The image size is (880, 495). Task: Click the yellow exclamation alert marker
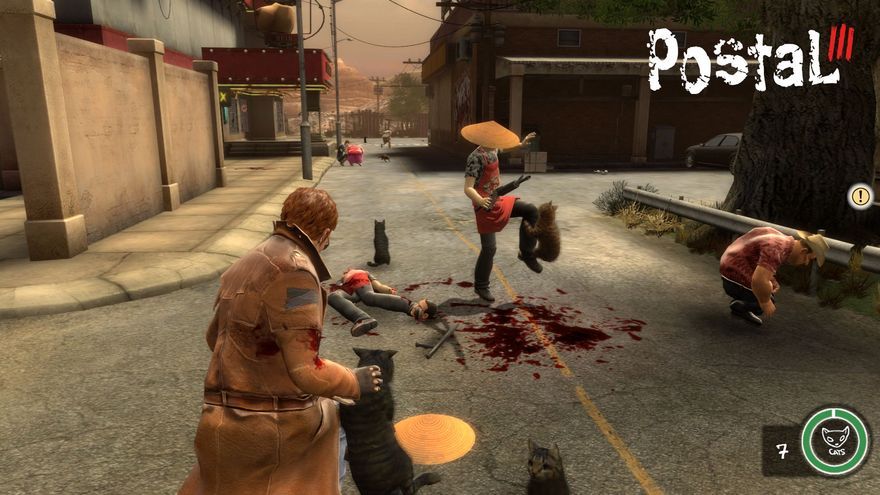(x=859, y=196)
